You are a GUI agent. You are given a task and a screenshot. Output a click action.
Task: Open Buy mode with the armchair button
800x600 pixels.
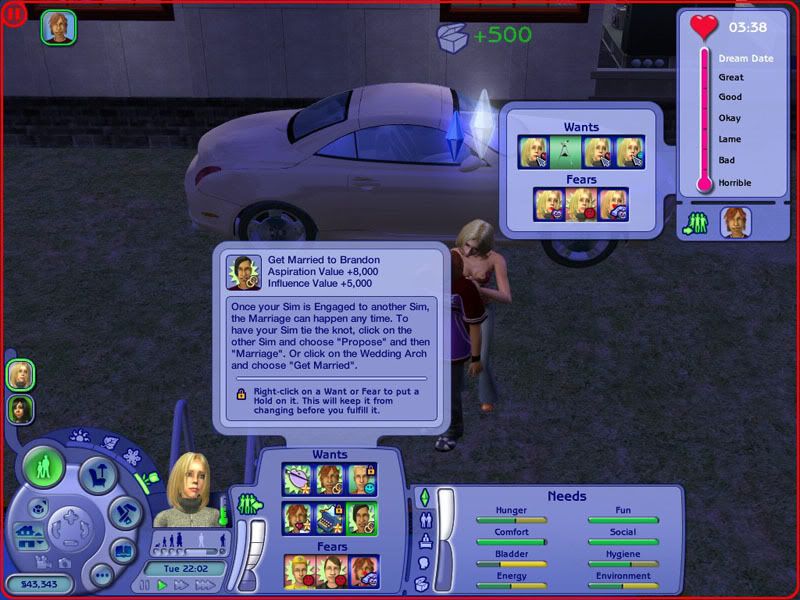pos(100,477)
